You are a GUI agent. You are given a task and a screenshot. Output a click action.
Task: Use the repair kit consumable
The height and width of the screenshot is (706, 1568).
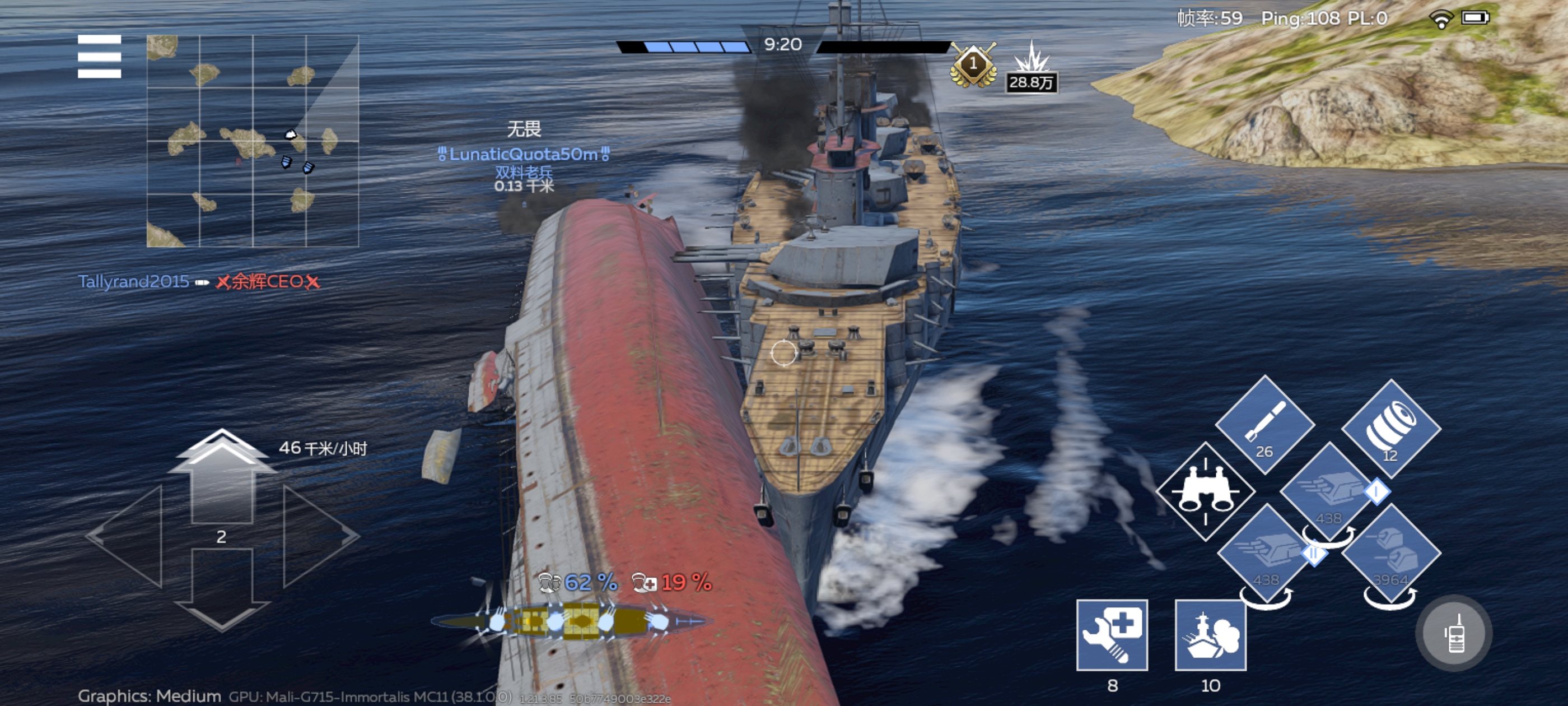[1112, 635]
